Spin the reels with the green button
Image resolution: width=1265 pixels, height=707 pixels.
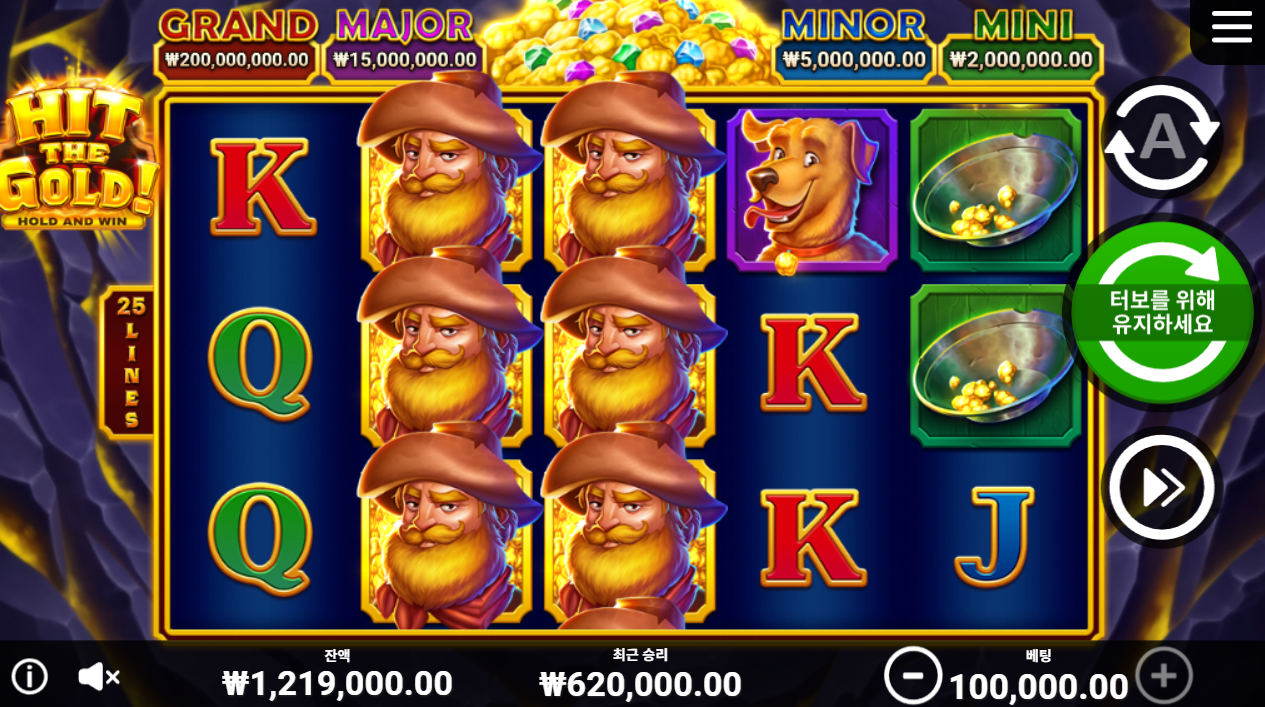click(1162, 313)
